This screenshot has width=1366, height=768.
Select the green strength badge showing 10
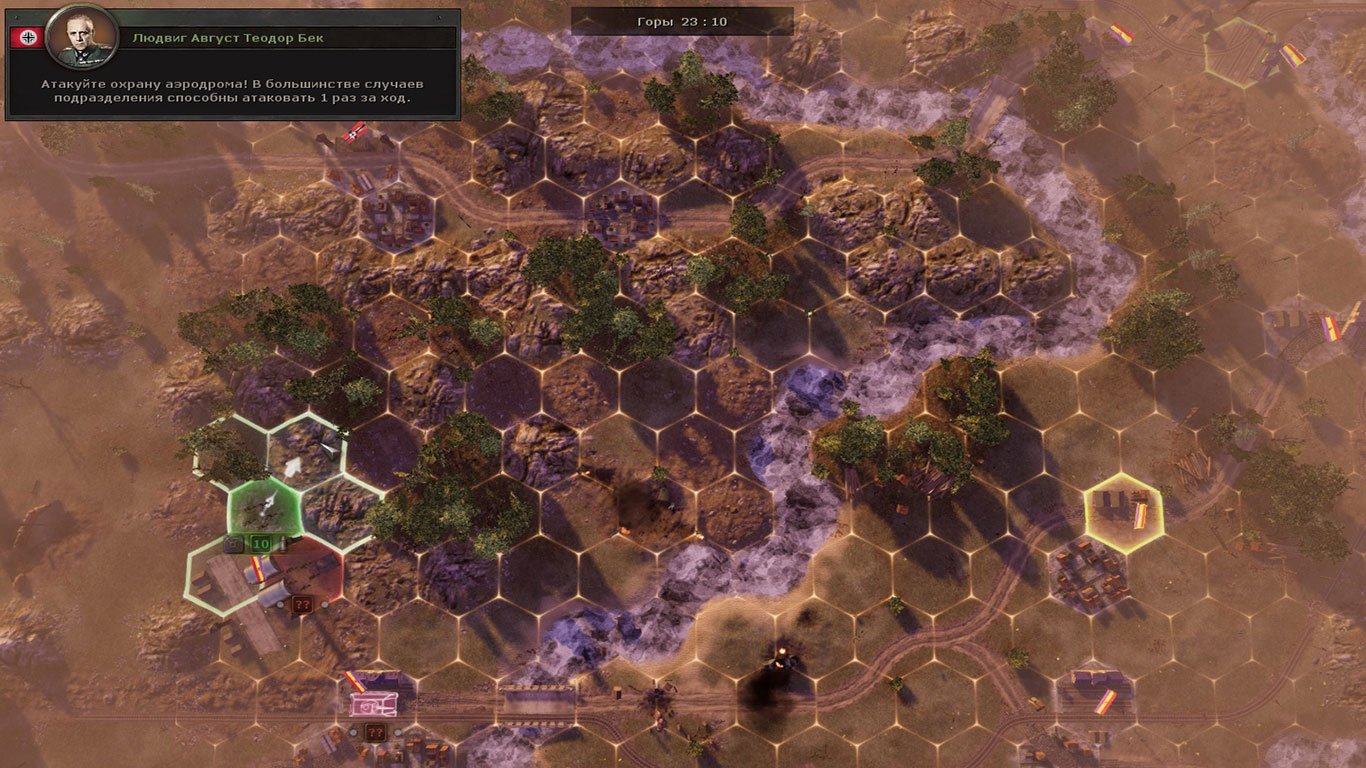tap(259, 543)
